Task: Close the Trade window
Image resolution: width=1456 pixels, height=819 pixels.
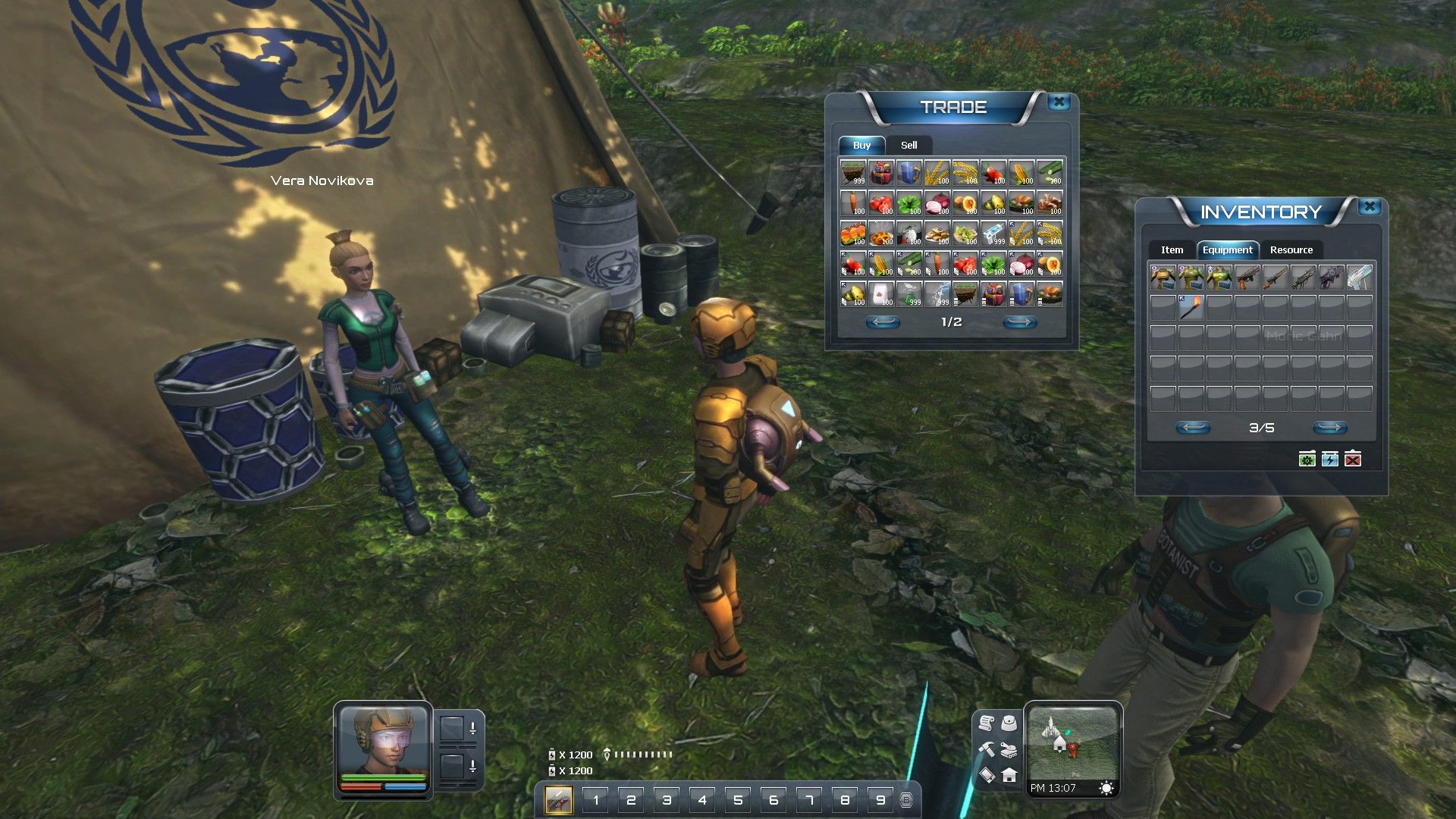Action: (x=1059, y=102)
